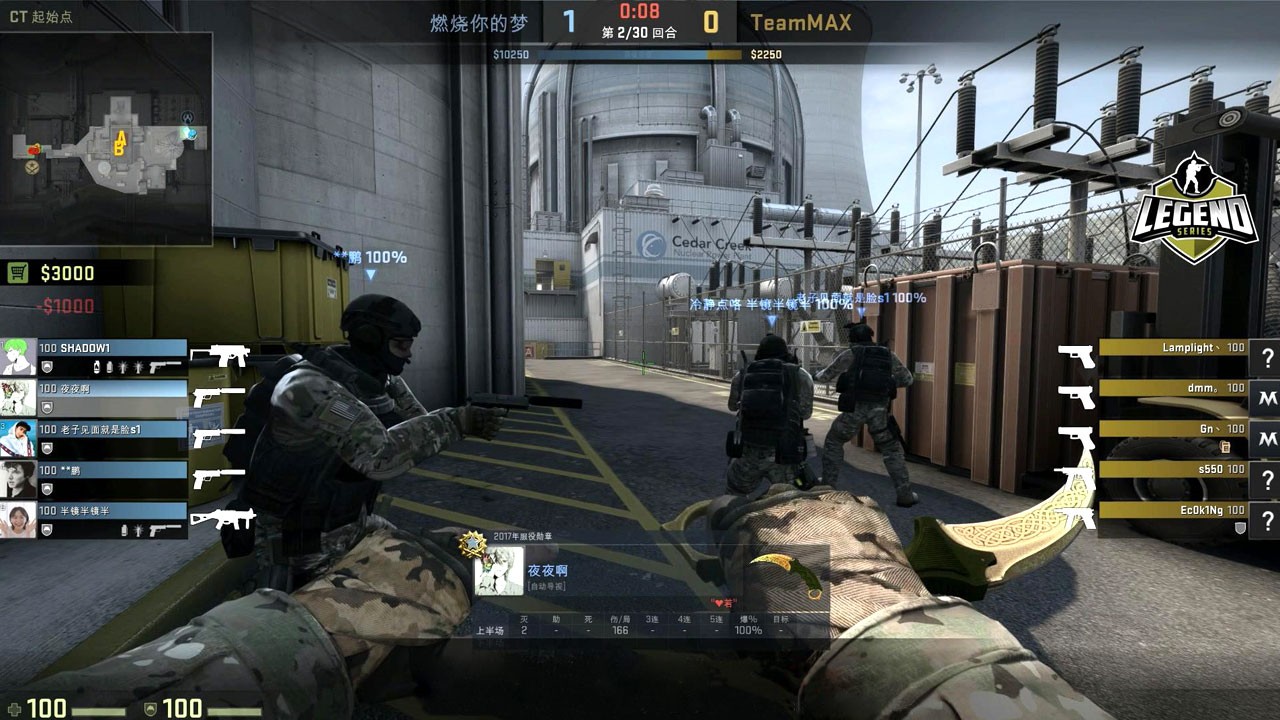Click the flashbang grenade icon in SHADOW1's loadout
The height and width of the screenshot is (720, 1280).
click(123, 367)
